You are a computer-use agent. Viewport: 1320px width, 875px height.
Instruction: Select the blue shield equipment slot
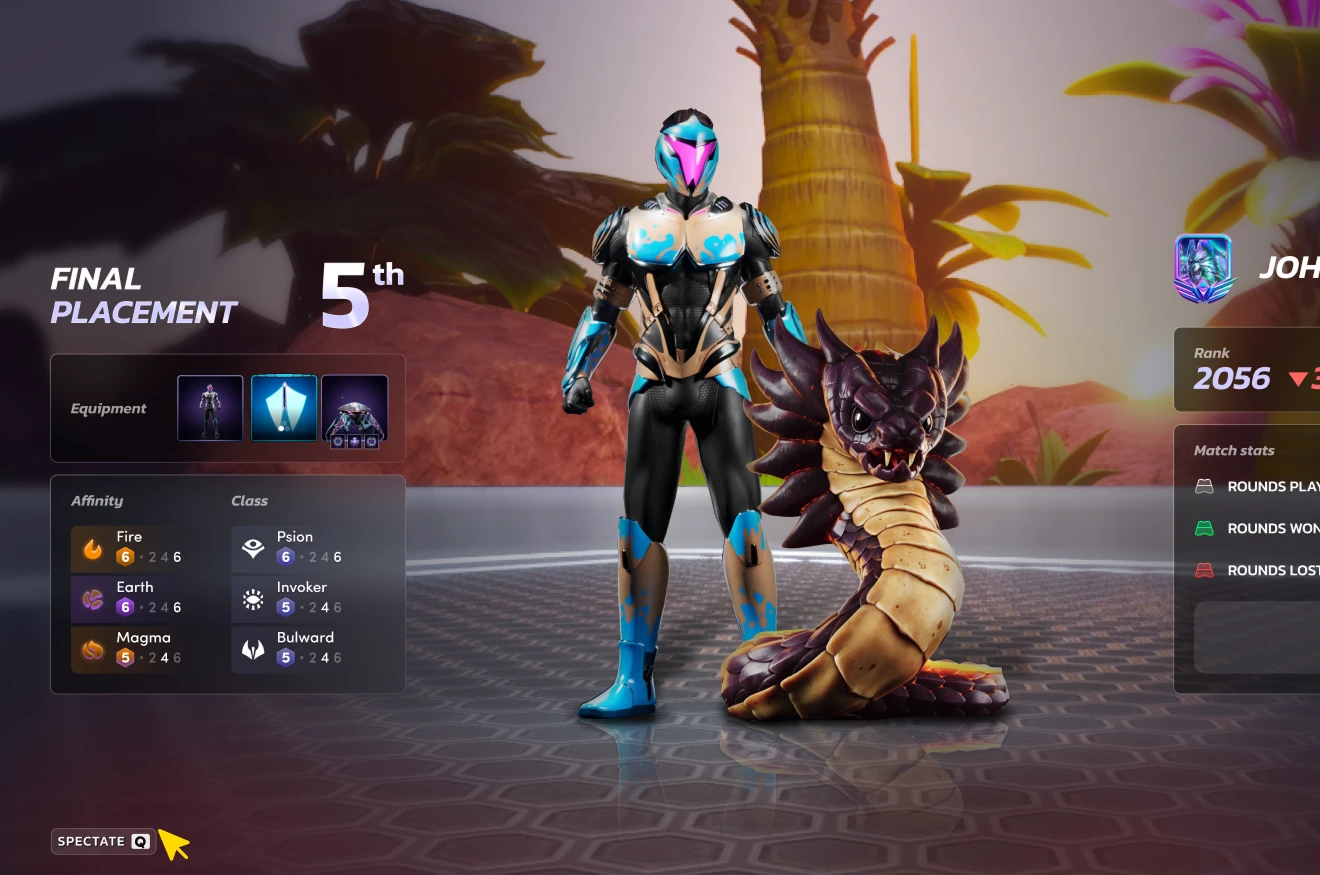pyautogui.click(x=284, y=408)
